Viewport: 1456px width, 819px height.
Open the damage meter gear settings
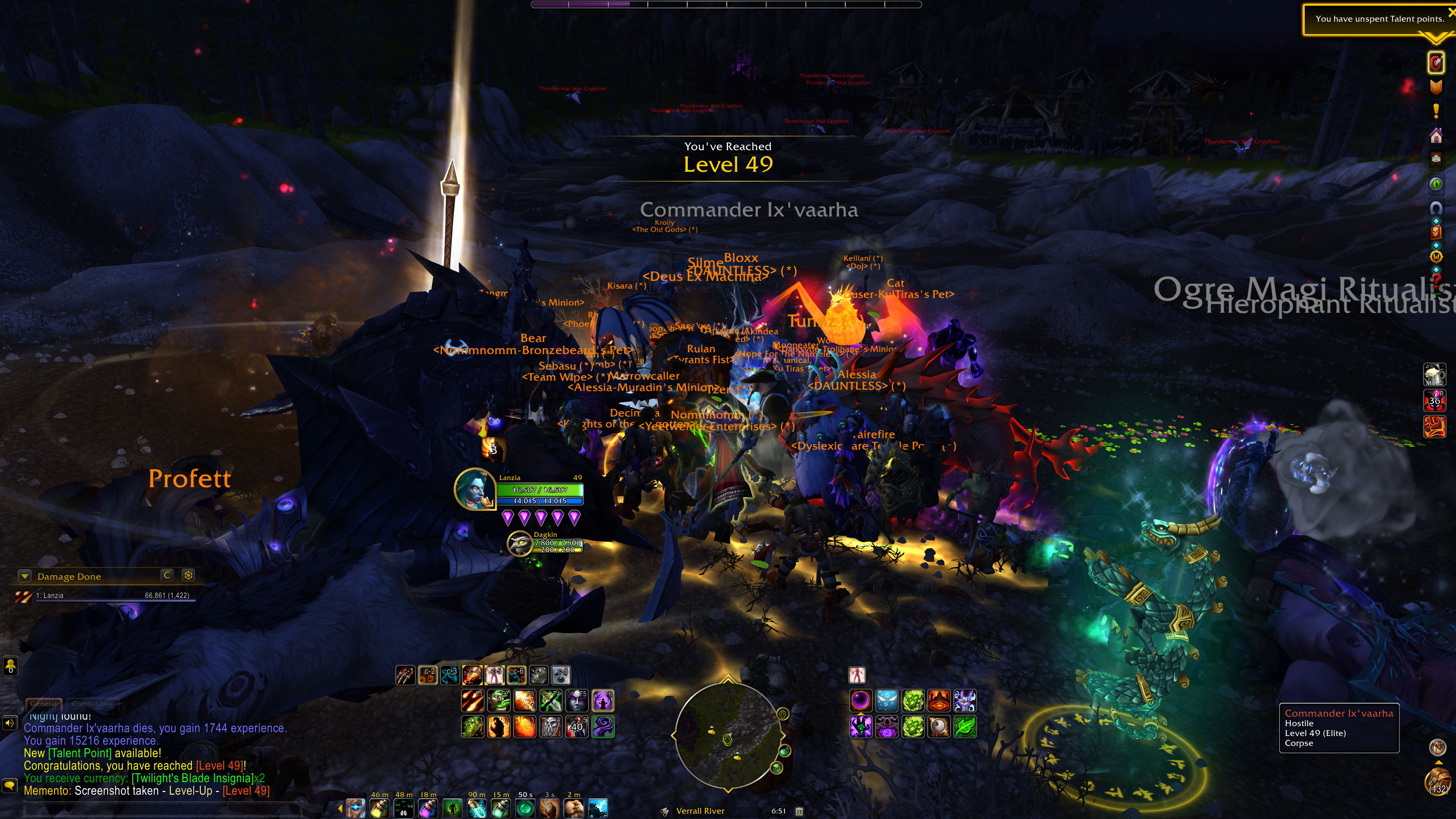pos(188,576)
